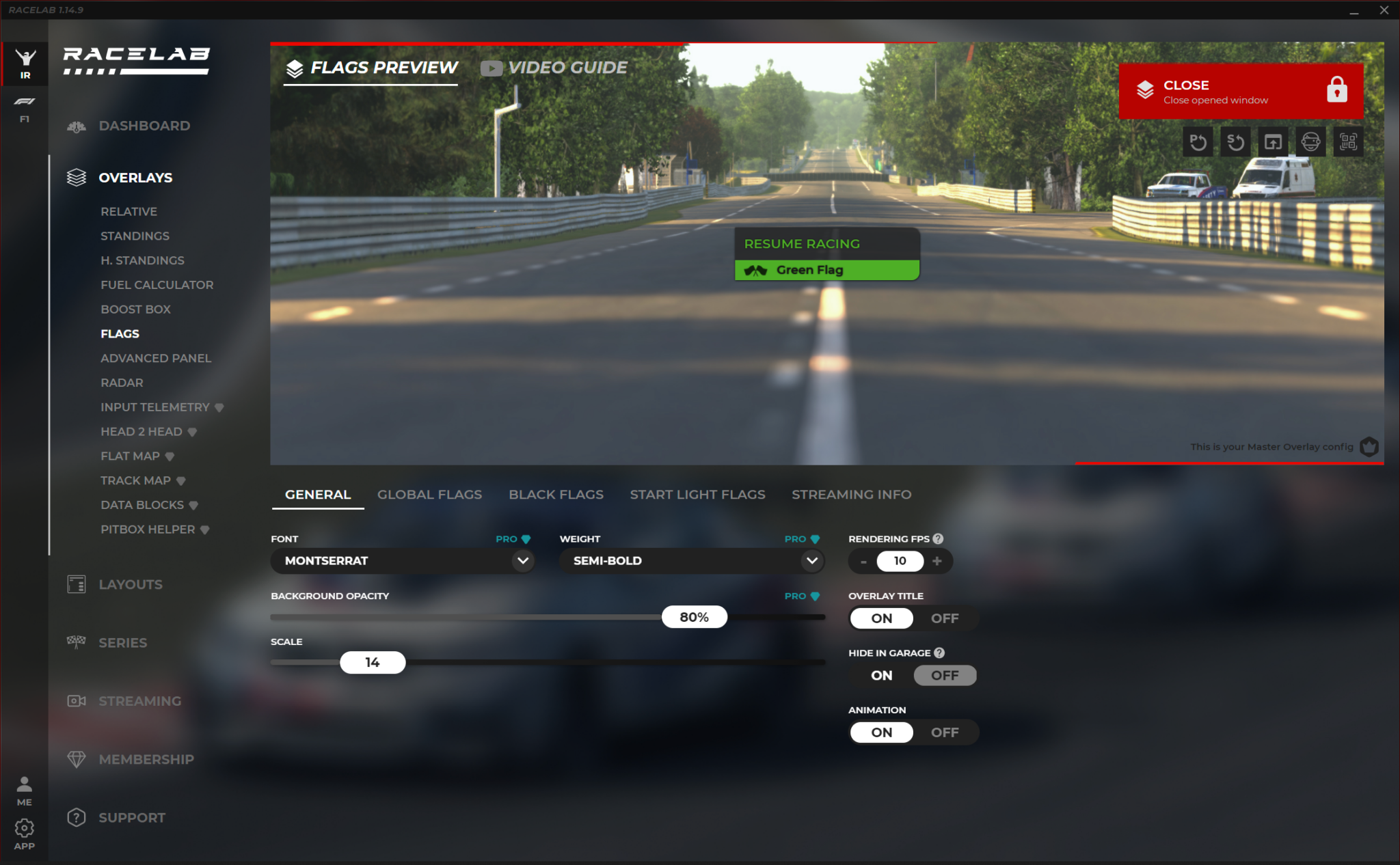Click the crown icon next to Master Overlay config
The image size is (1400, 865).
point(1369,446)
